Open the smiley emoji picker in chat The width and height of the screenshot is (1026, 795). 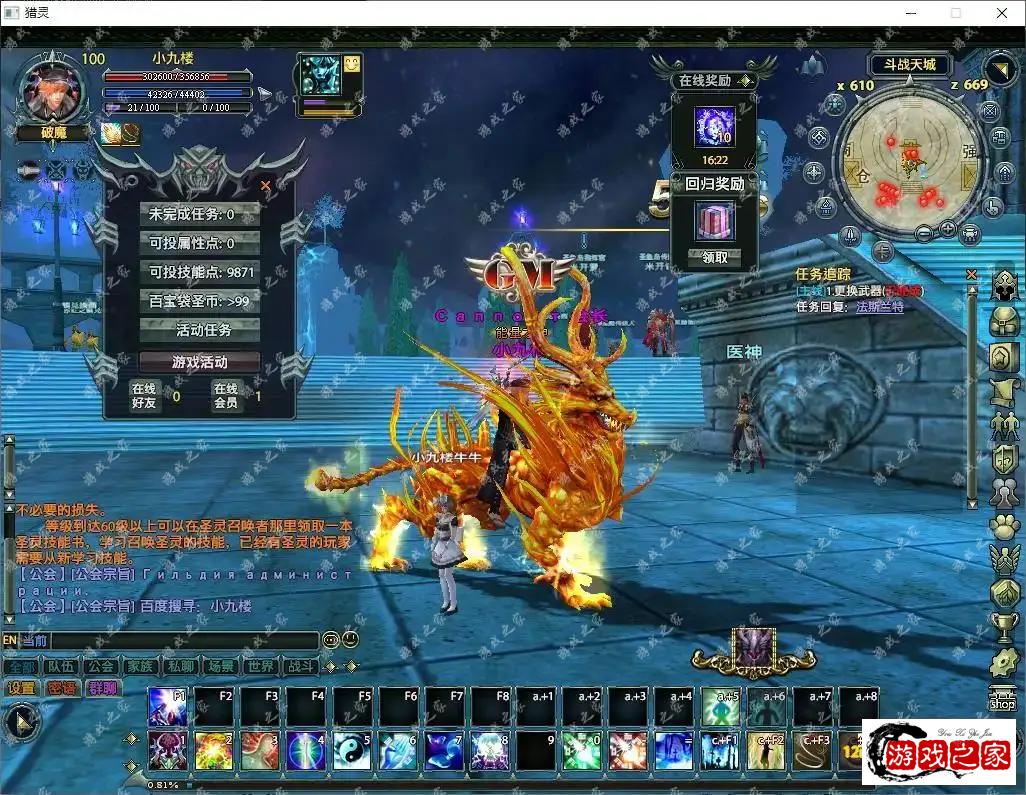(x=350, y=639)
